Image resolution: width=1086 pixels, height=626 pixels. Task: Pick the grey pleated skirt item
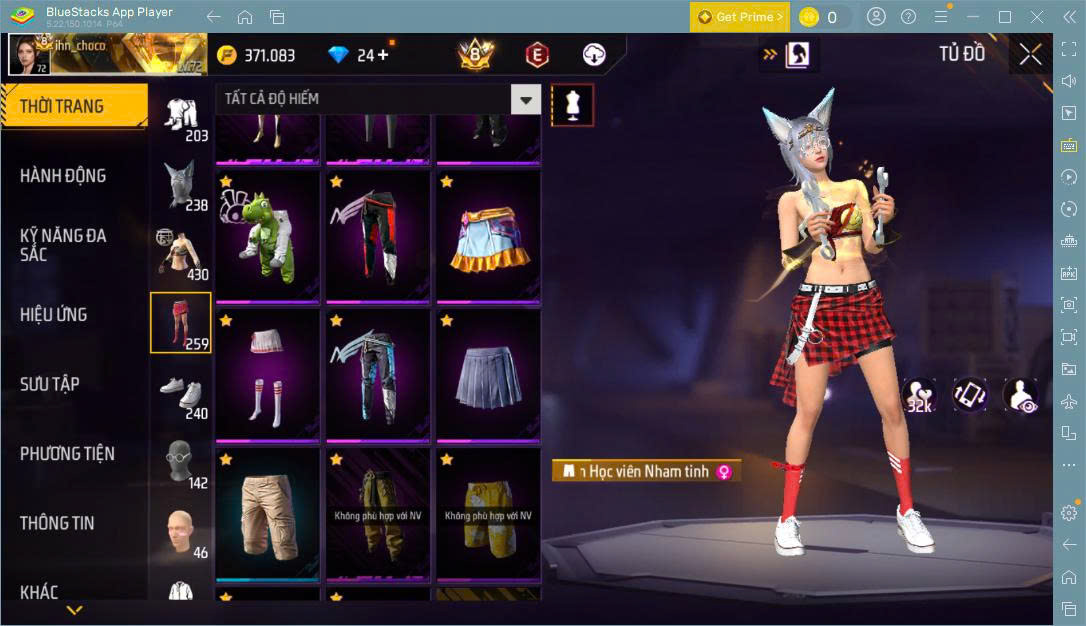pos(488,375)
